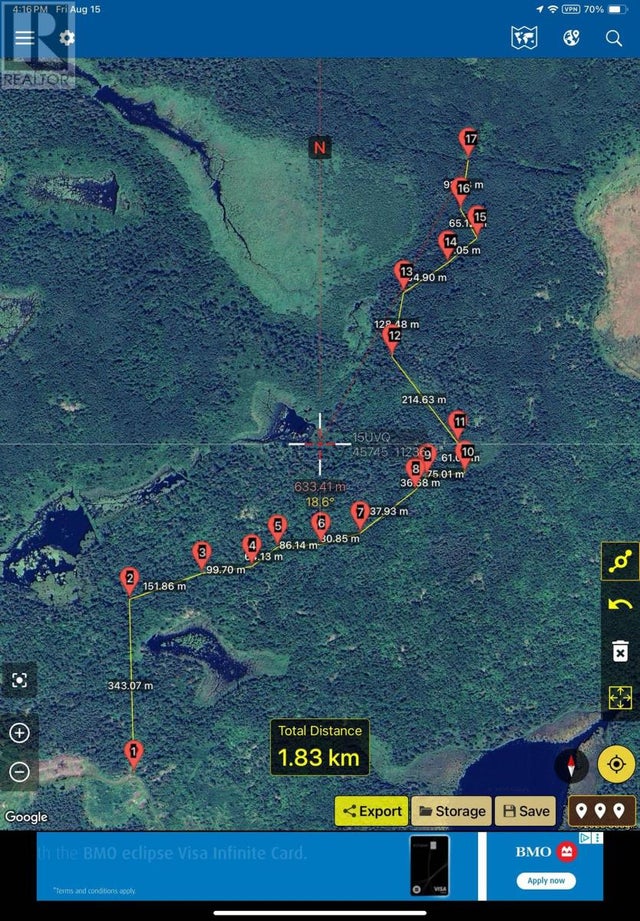This screenshot has height=921, width=640.
Task: Open the hamburger menu
Action: [x=23, y=38]
